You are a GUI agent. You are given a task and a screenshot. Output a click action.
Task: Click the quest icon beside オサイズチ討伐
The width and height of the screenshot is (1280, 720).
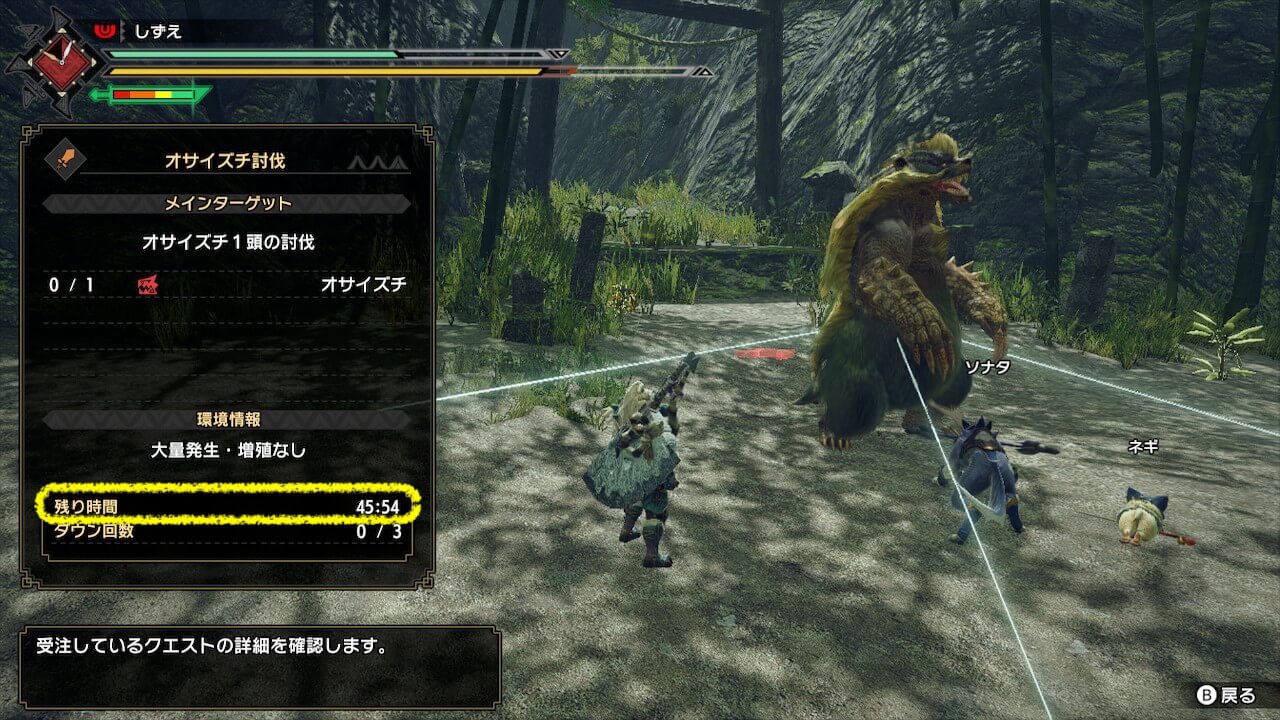67,159
